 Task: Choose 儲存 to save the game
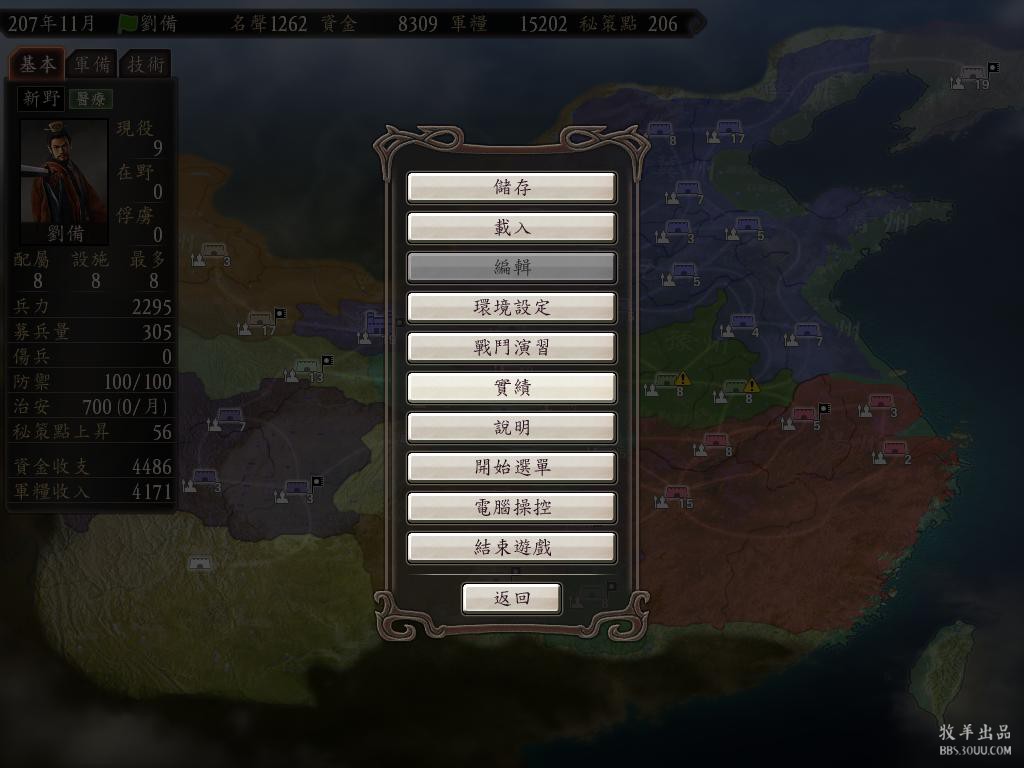coord(512,188)
